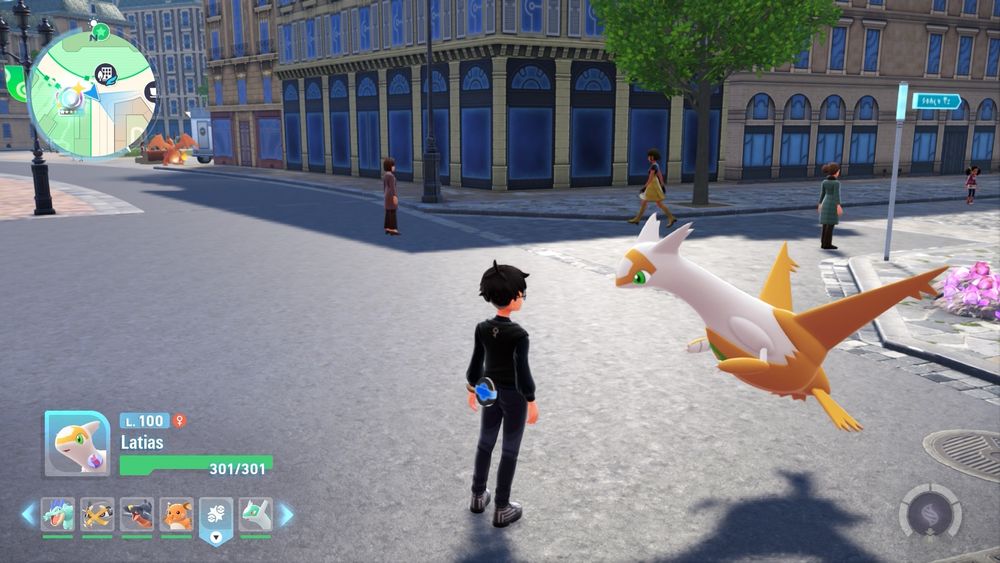Open the circular minimap
The height and width of the screenshot is (563, 1000).
tap(92, 92)
